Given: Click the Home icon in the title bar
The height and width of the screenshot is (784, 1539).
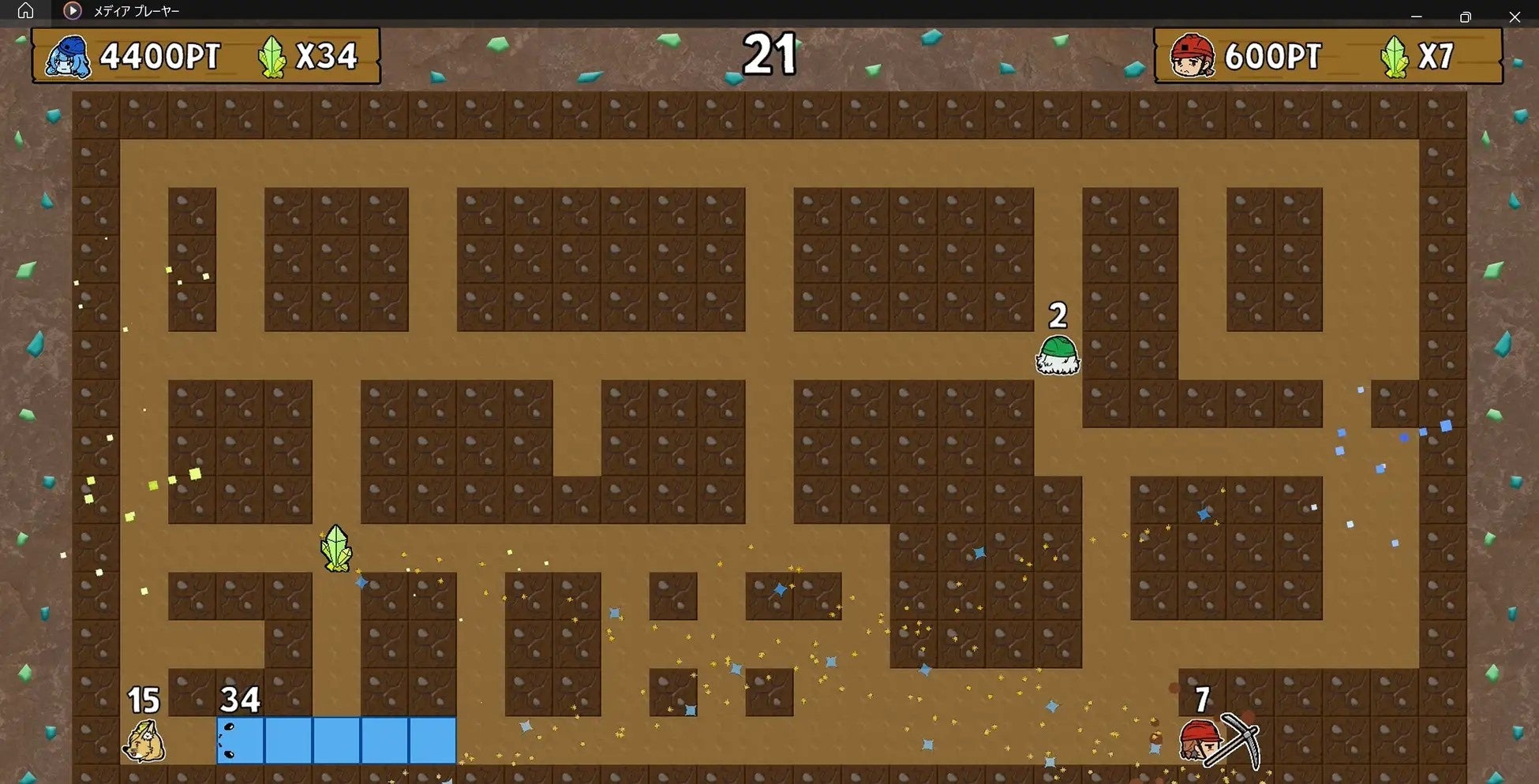Looking at the screenshot, I should (26, 11).
